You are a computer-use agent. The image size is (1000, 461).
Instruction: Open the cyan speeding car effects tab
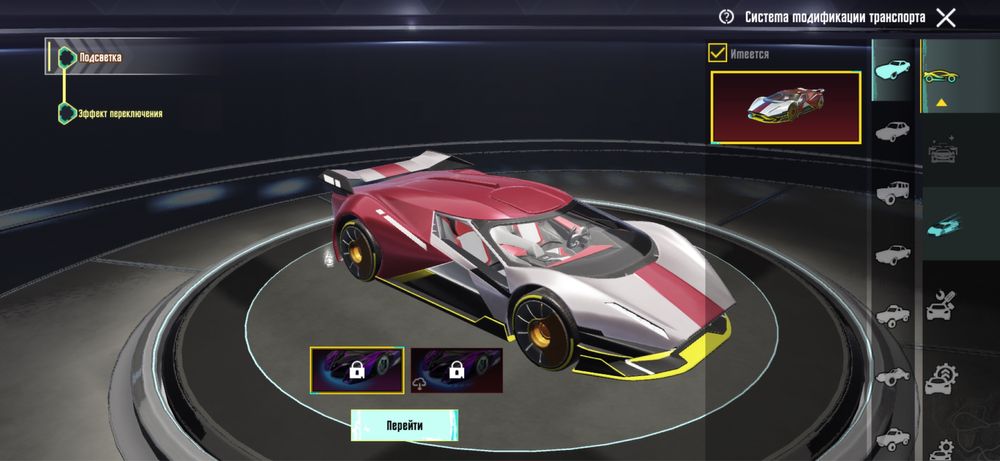[x=940, y=225]
